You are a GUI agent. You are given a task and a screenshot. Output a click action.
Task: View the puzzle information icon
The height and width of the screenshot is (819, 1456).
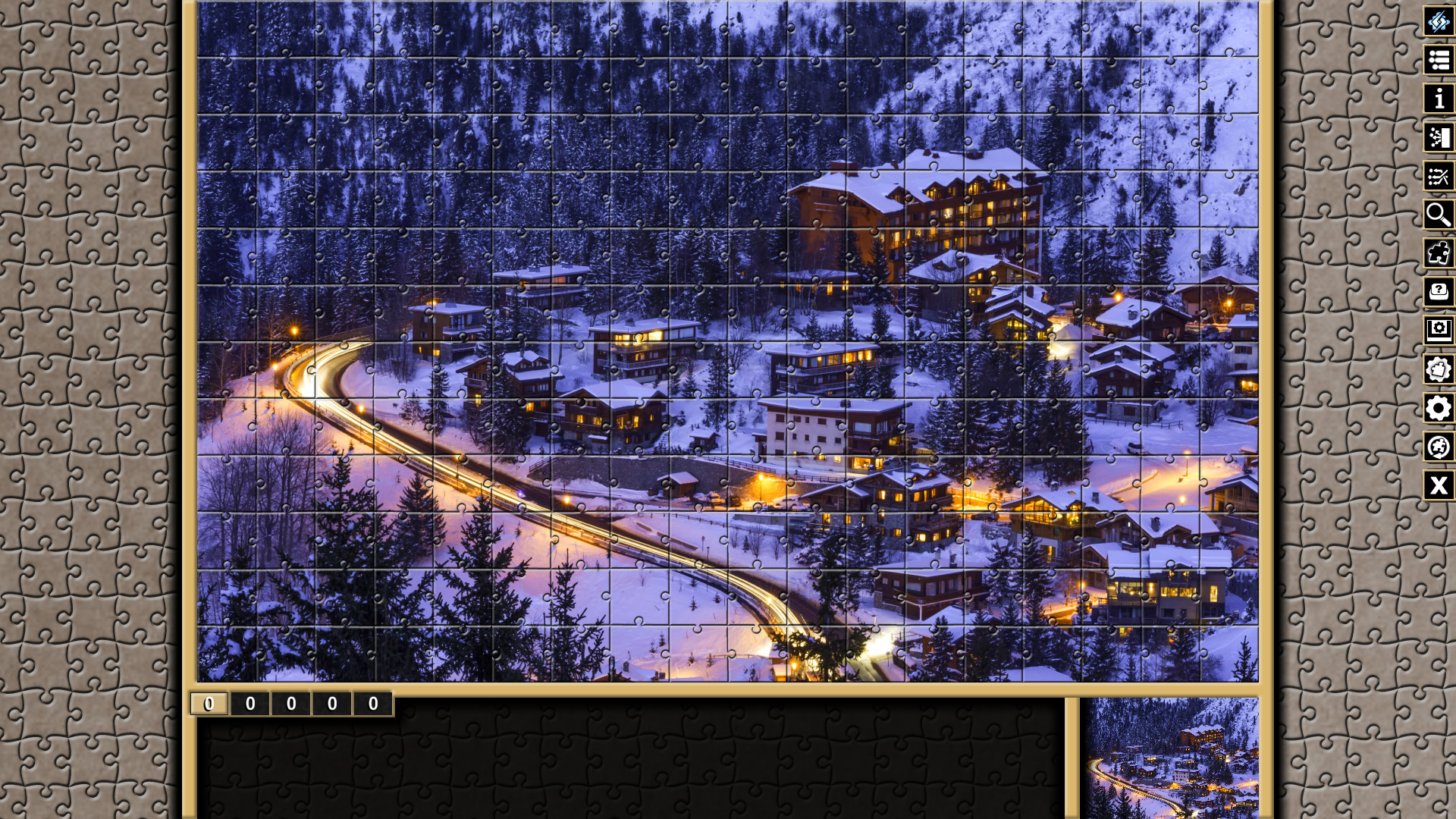(1439, 99)
